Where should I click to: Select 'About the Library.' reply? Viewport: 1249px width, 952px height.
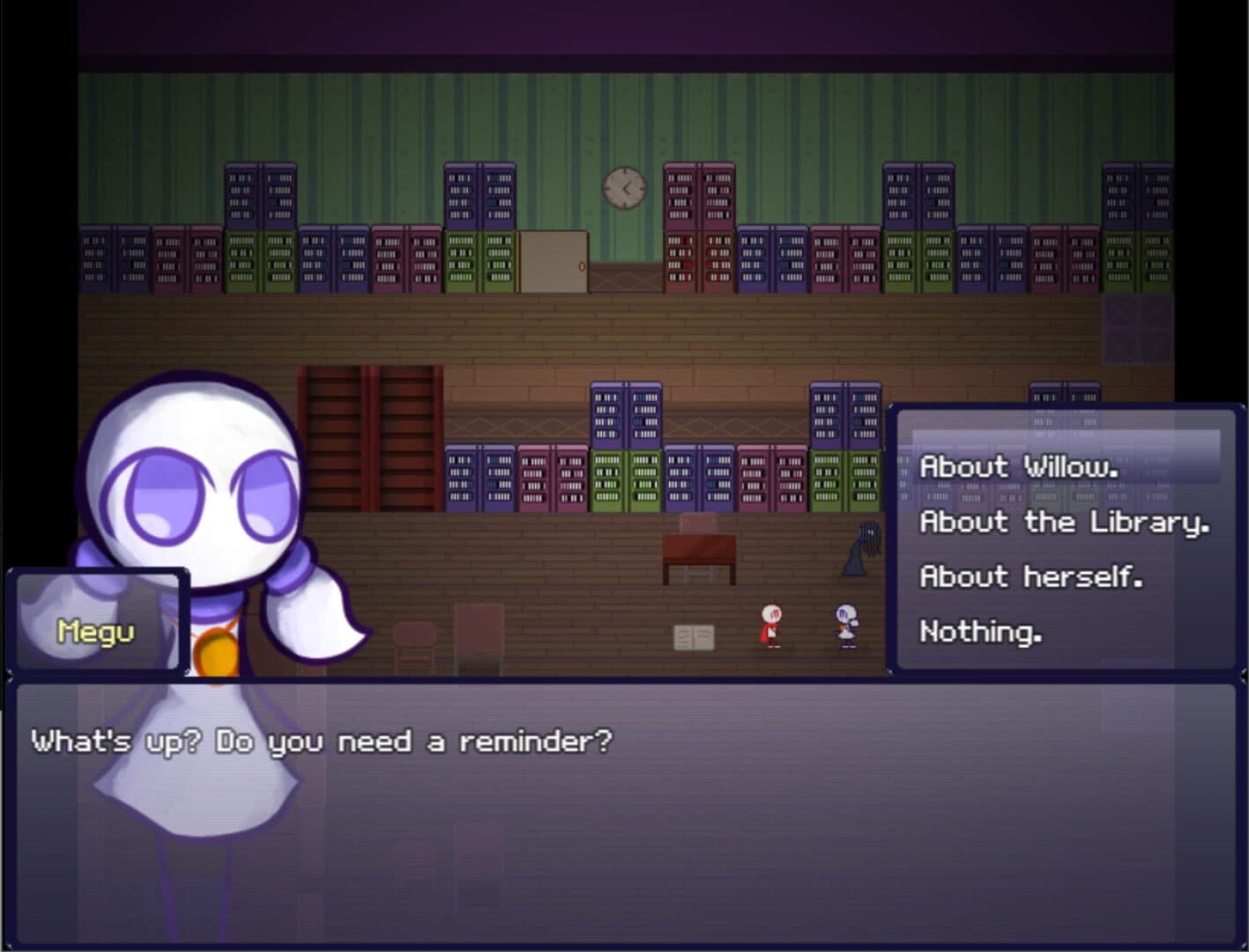click(x=1064, y=522)
